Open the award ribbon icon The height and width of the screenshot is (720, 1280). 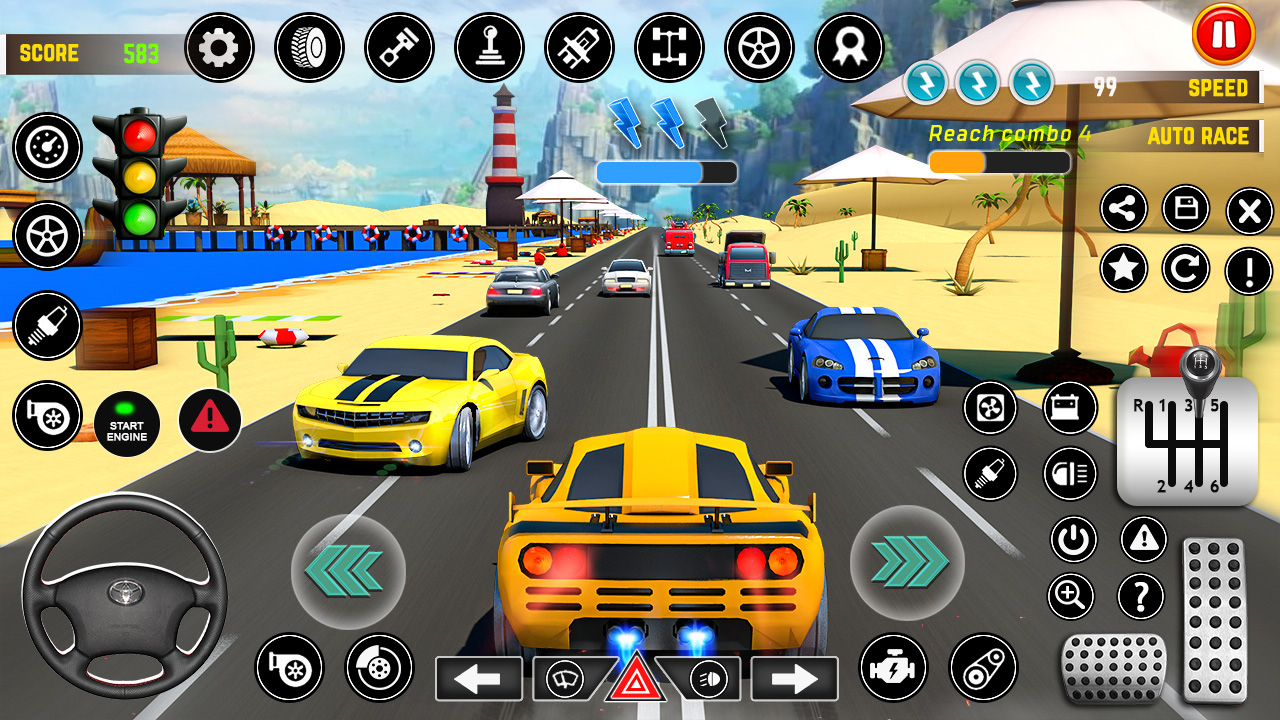pos(850,47)
